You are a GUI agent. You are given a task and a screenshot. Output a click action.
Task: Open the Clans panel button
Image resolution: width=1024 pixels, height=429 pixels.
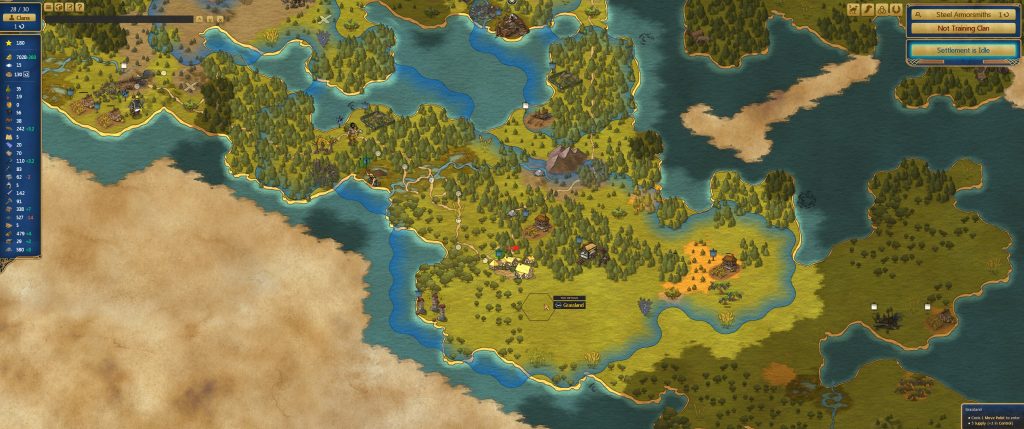pos(21,18)
